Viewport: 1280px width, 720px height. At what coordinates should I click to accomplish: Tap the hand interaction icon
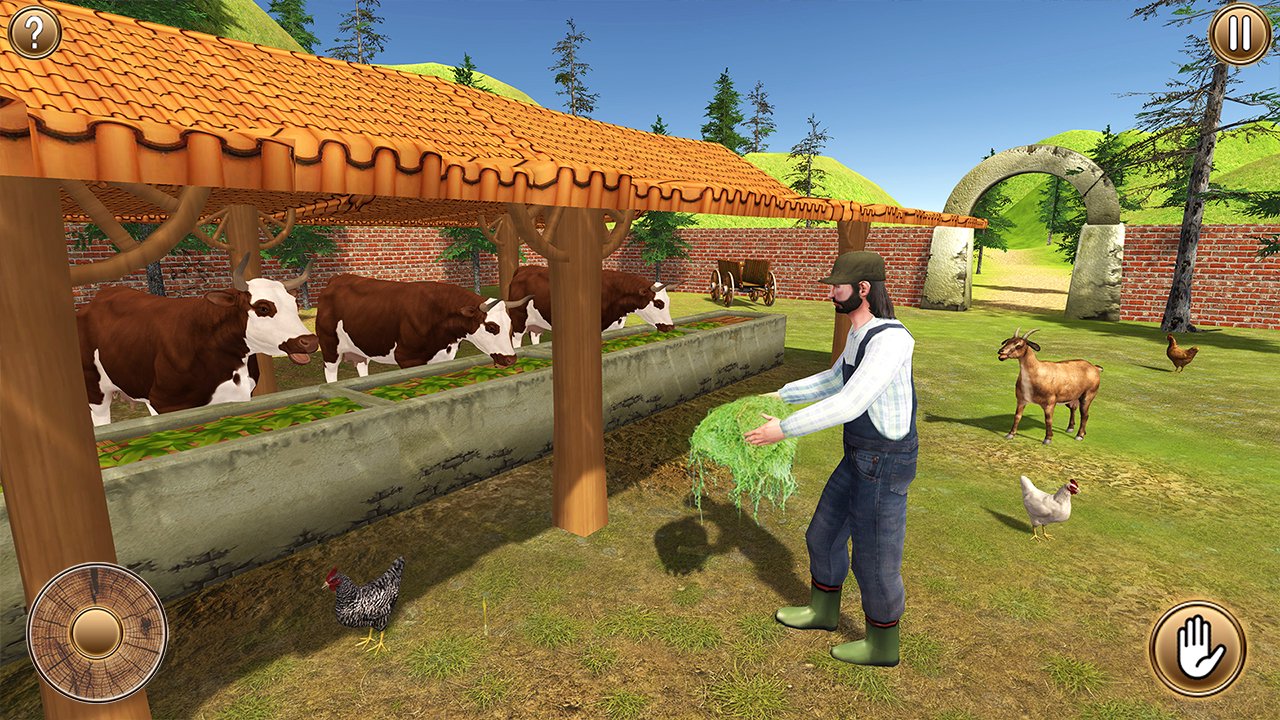[1196, 644]
